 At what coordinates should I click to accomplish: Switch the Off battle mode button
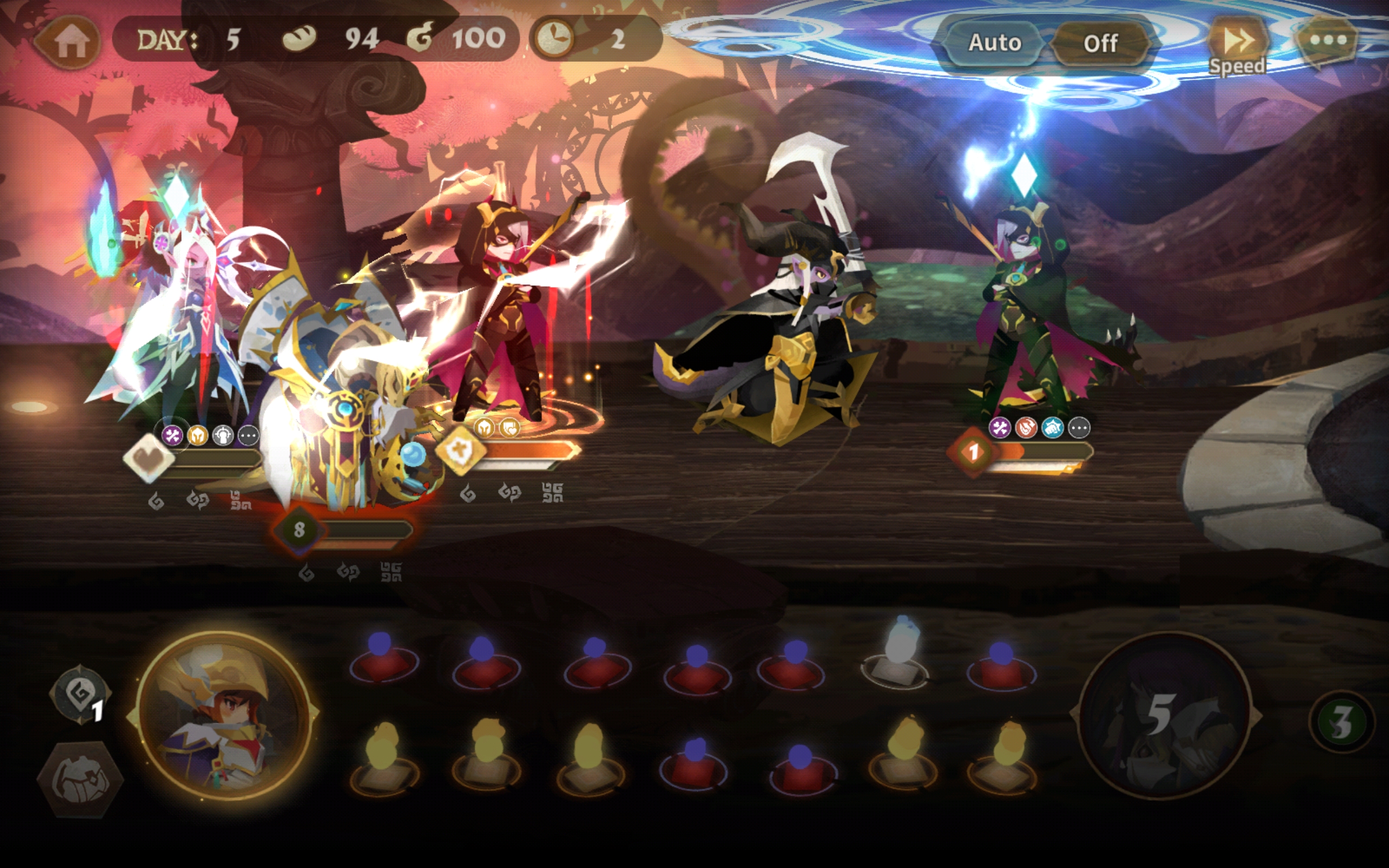point(1100,43)
